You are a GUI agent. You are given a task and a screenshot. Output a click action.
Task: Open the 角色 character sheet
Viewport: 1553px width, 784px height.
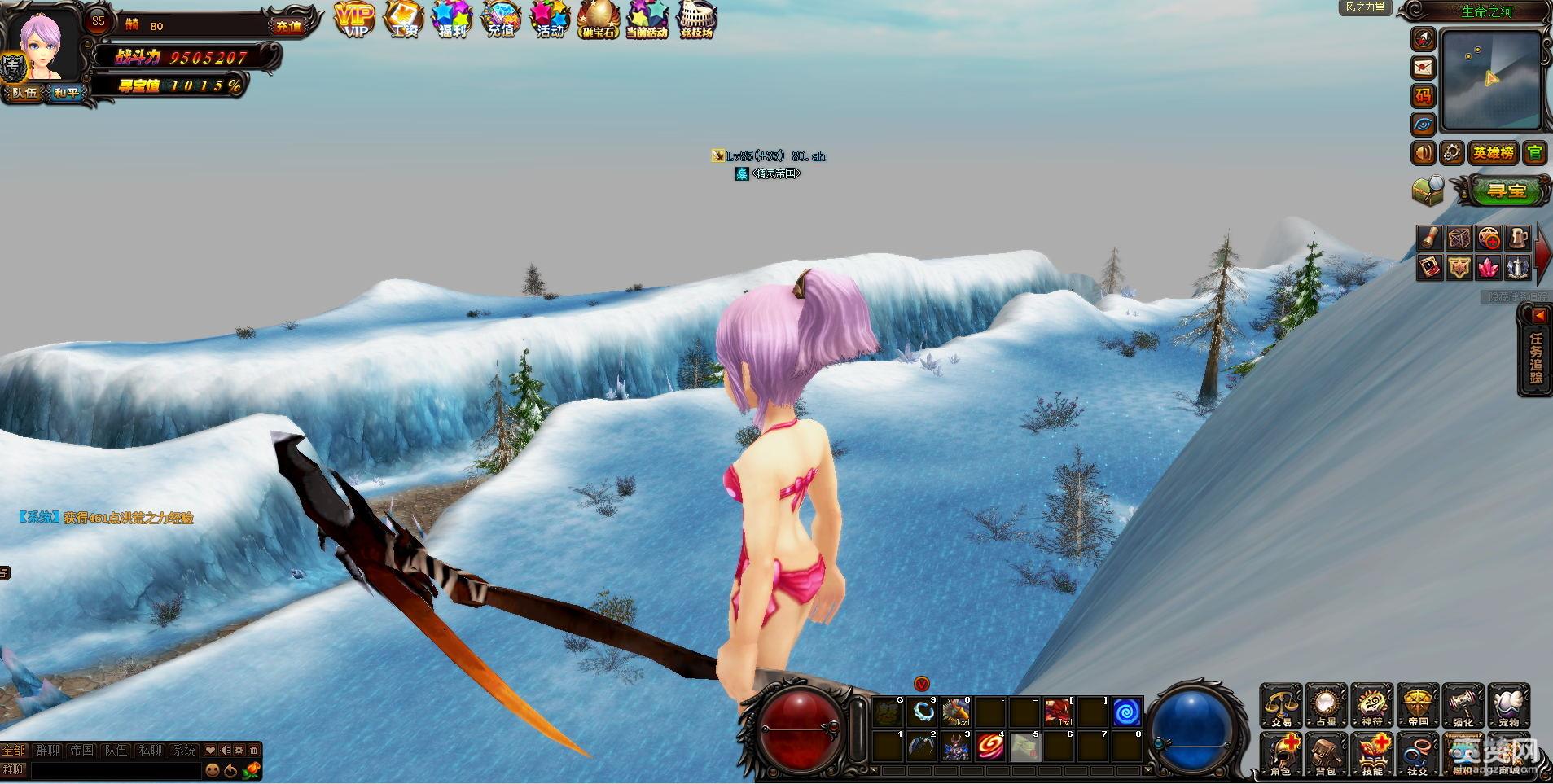tap(1280, 754)
